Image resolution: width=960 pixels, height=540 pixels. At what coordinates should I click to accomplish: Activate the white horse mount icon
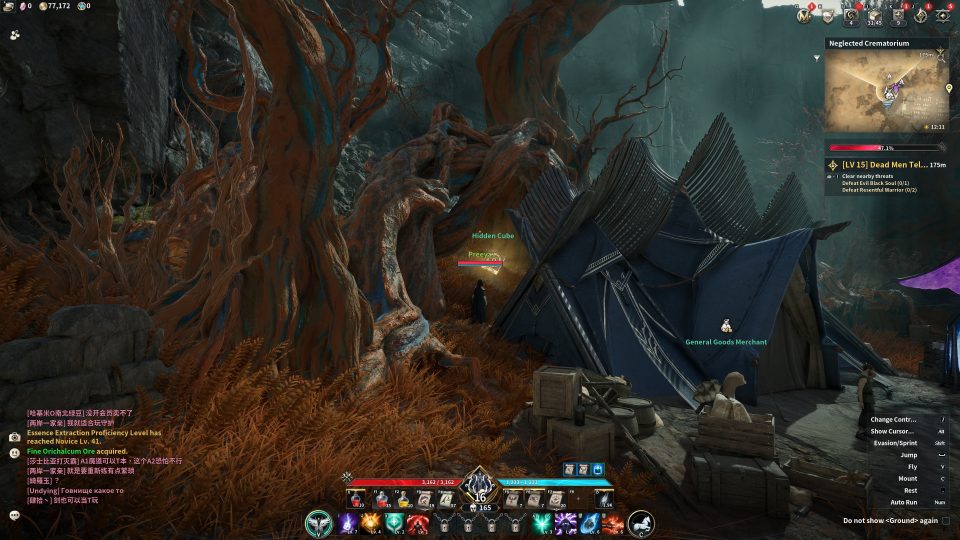point(641,522)
